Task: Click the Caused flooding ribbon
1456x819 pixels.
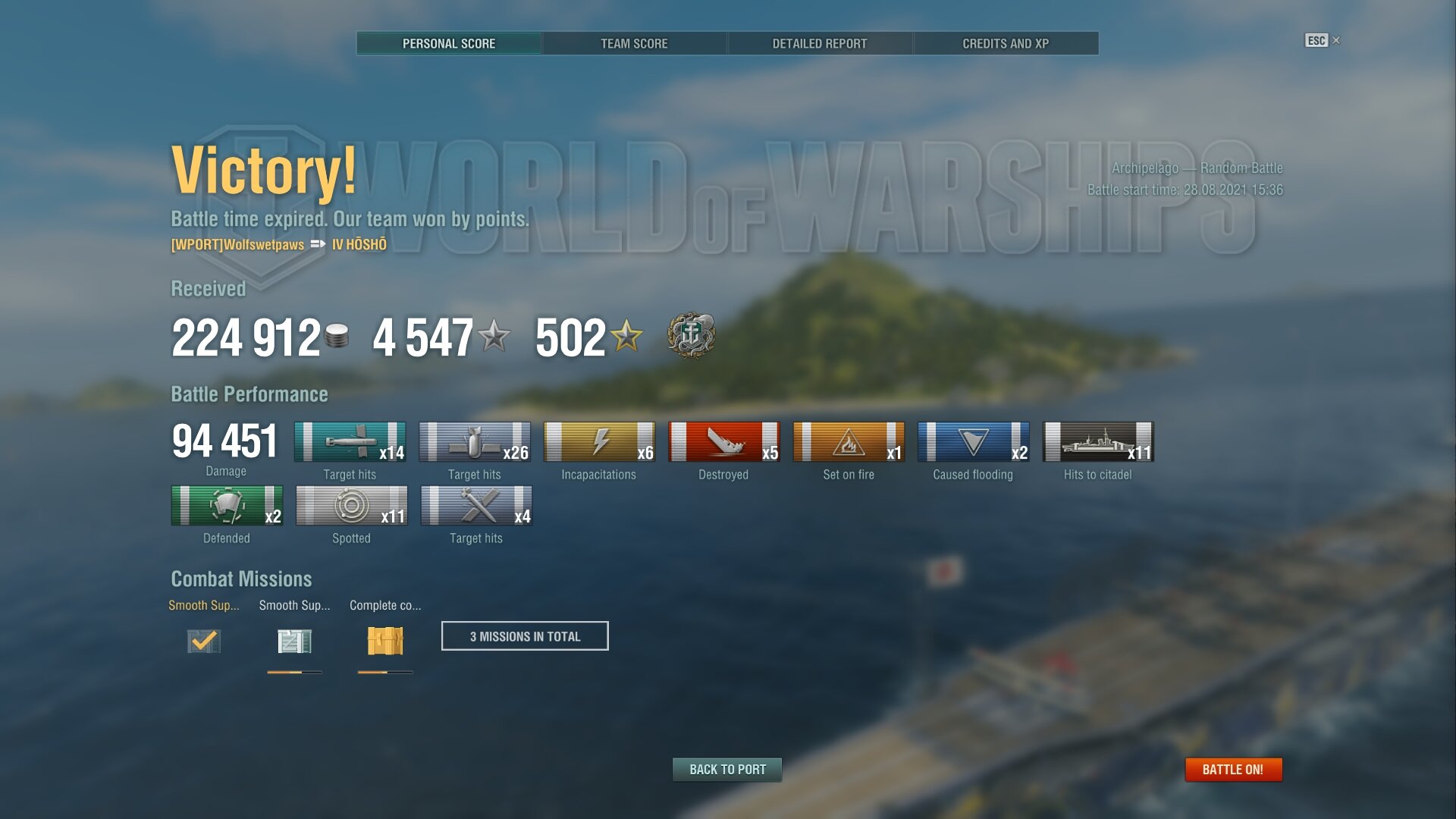Action: point(973,442)
